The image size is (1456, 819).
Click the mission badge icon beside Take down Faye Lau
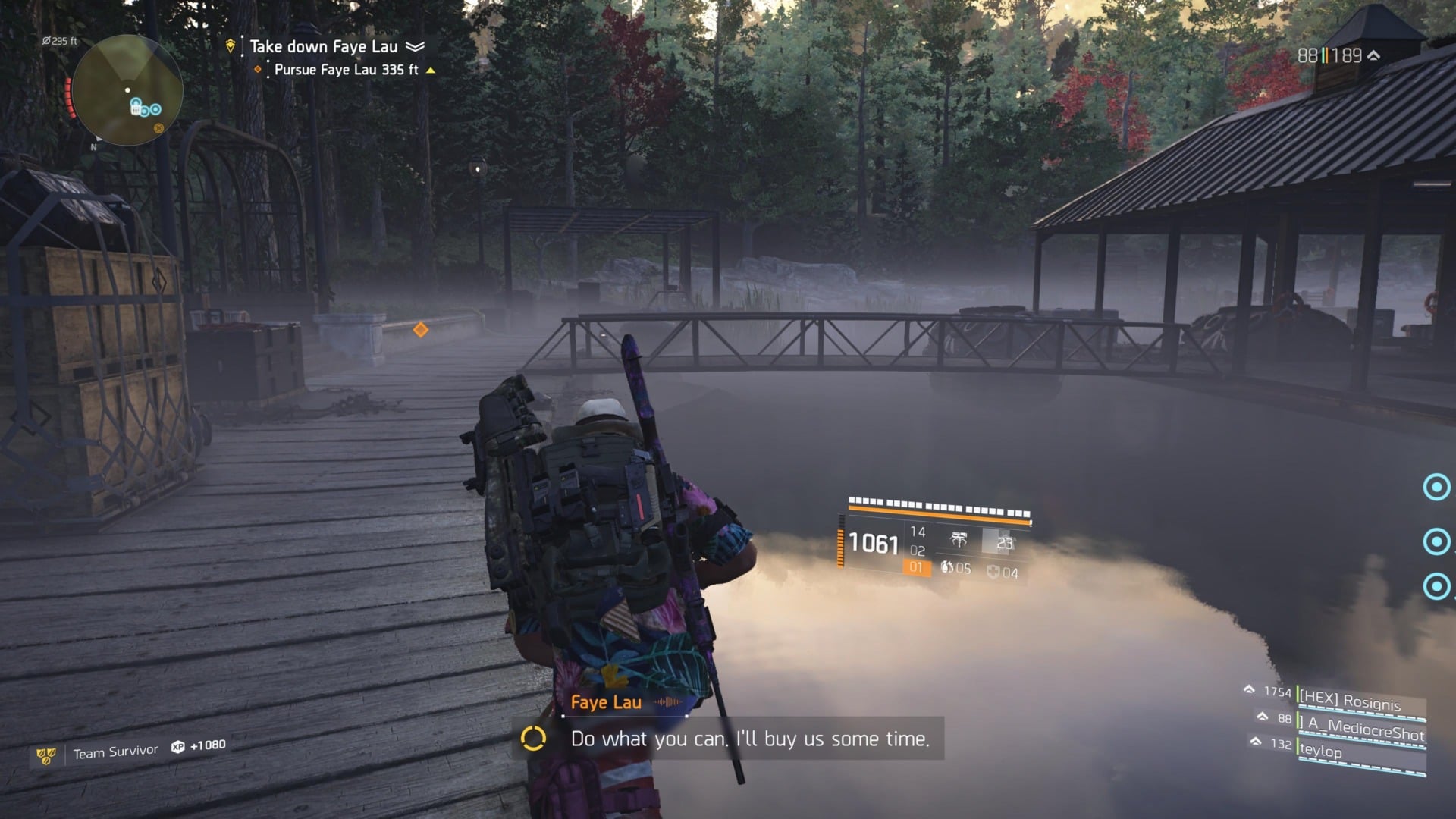(231, 46)
